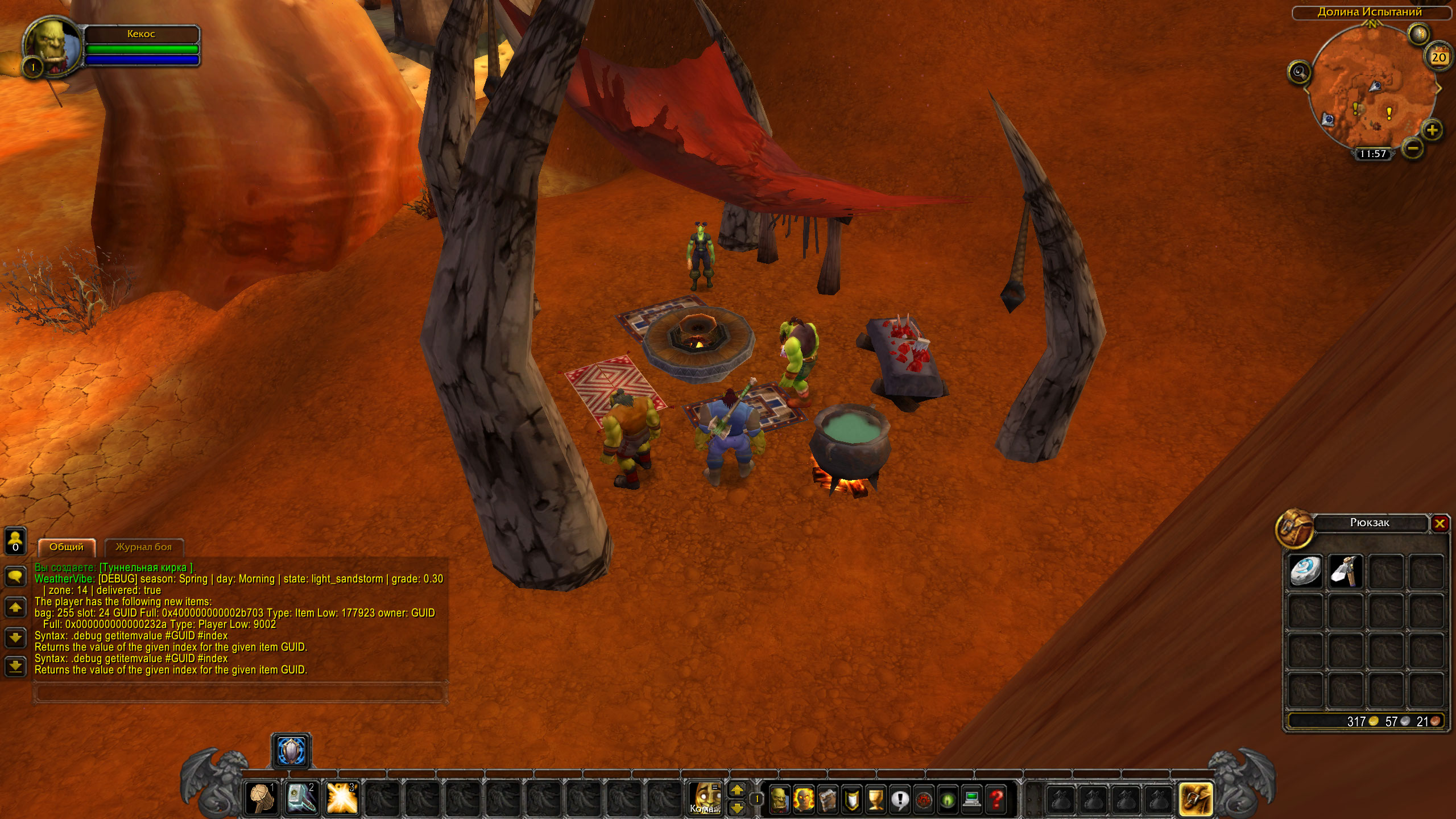1456x819 pixels.
Task: Zoom out on the minimap
Action: [1413, 149]
